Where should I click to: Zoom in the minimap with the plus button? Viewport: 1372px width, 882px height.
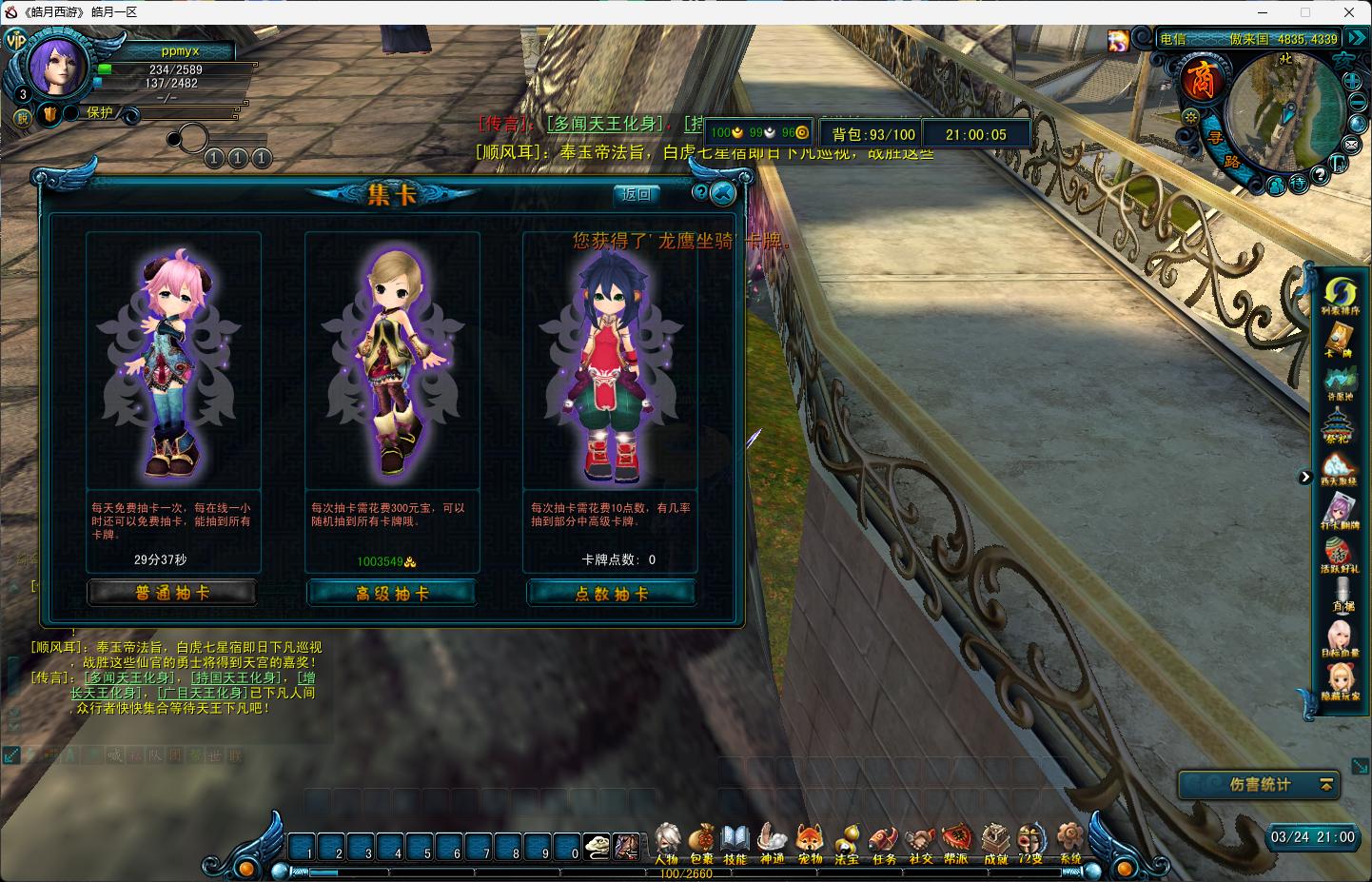1353,82
